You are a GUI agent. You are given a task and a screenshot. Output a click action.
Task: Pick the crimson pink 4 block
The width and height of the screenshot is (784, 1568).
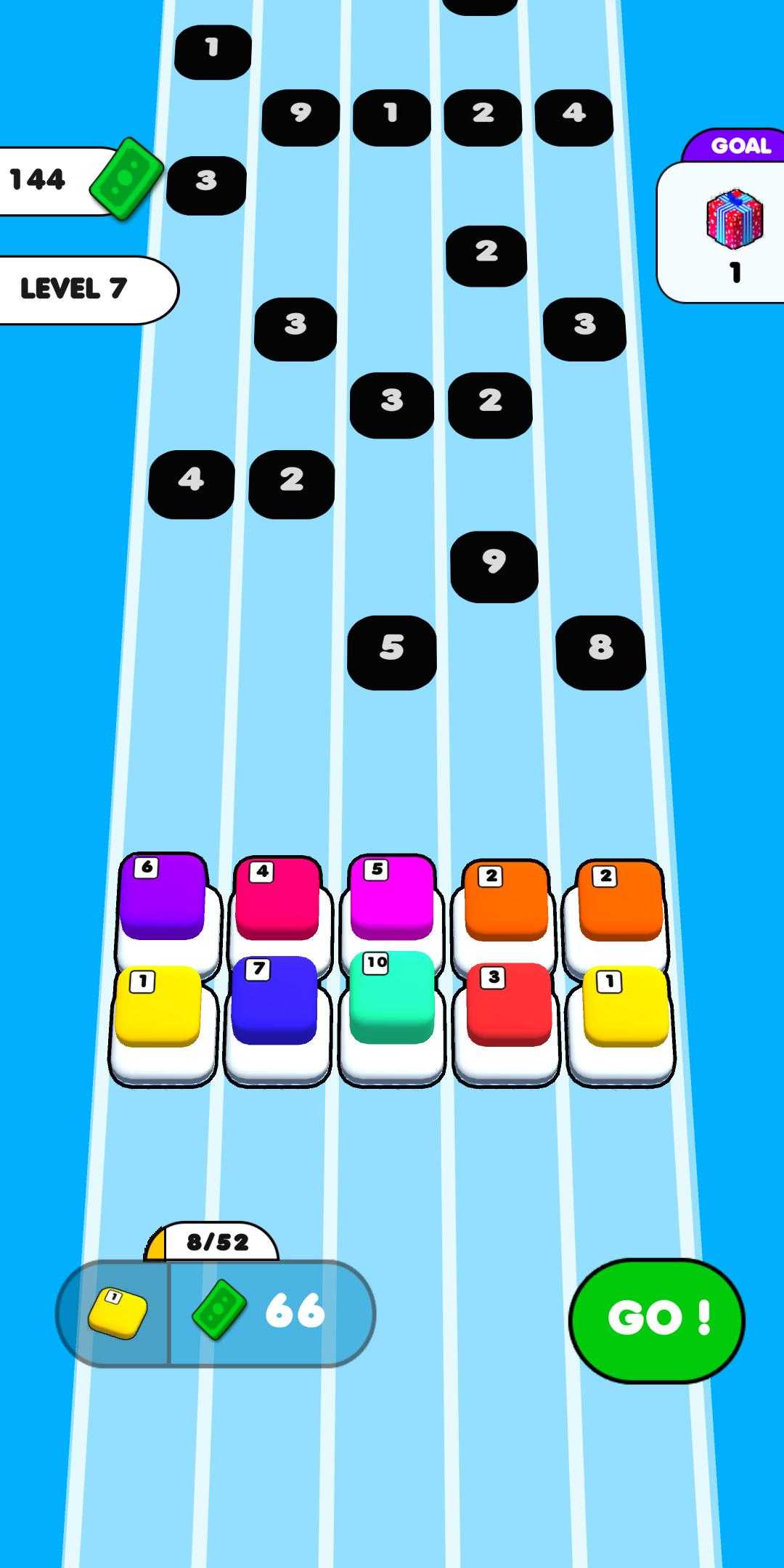point(277,899)
